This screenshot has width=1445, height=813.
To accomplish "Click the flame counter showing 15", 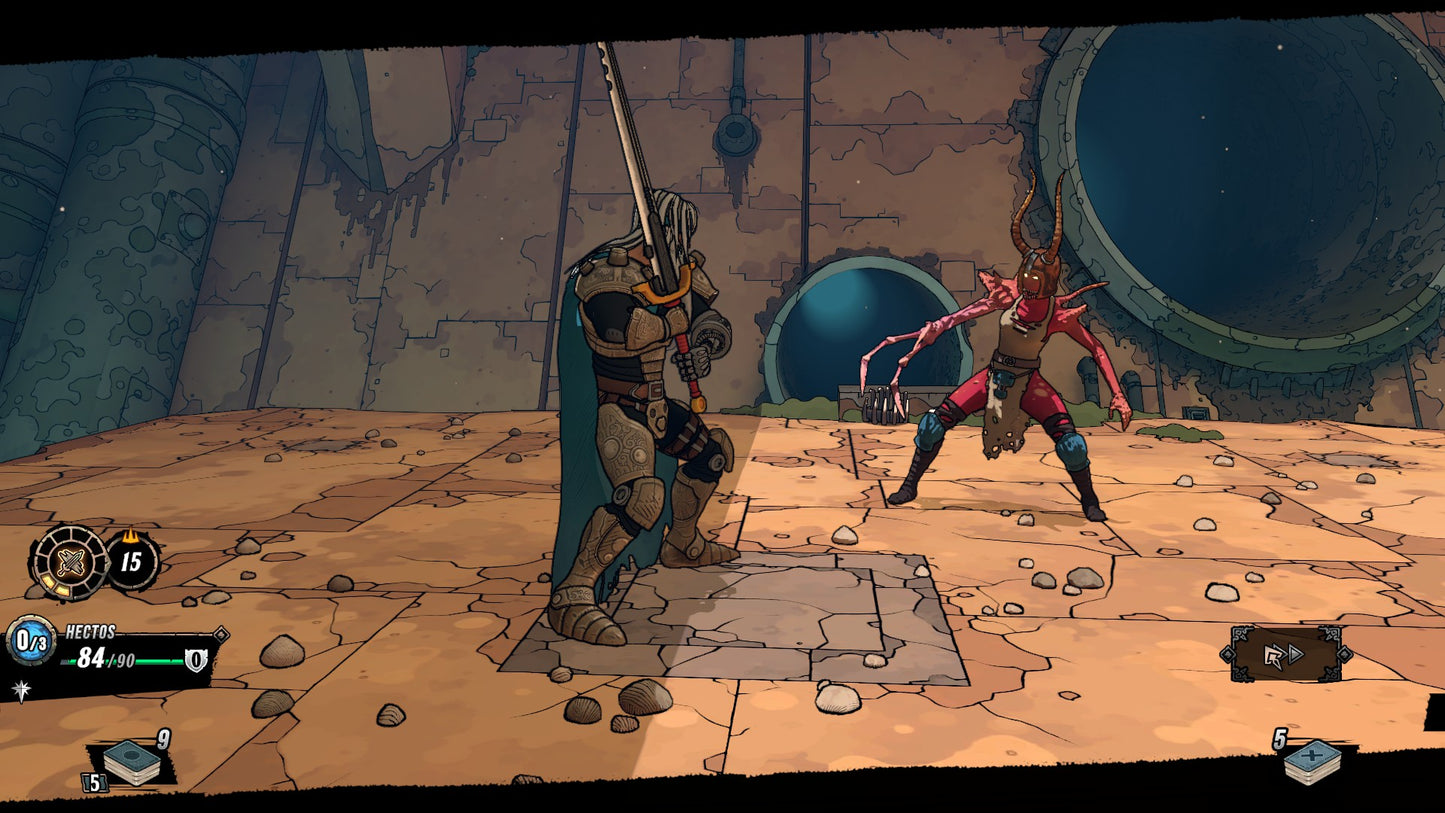I will click(x=131, y=563).
